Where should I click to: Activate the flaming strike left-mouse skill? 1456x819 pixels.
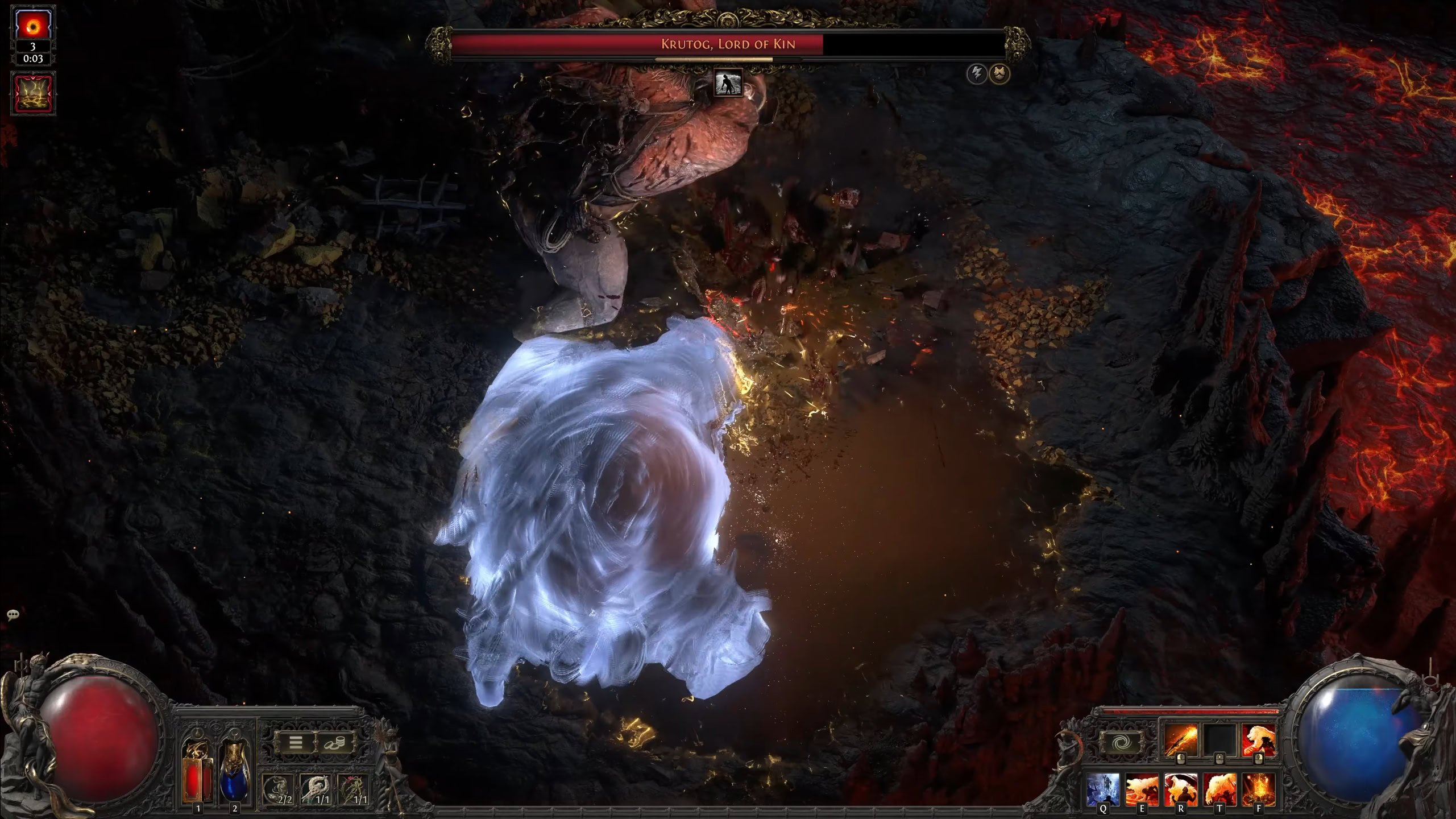coord(1180,740)
